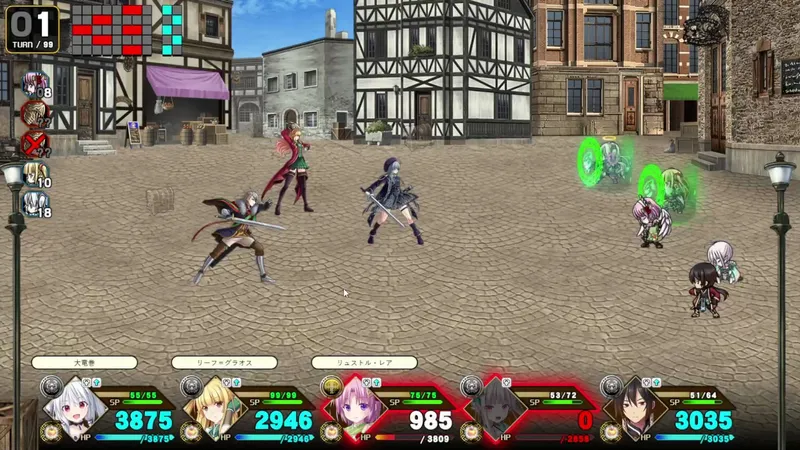This screenshot has width=800, height=450.
Task: Click the red enemy formation grid
Action: pos(110,28)
